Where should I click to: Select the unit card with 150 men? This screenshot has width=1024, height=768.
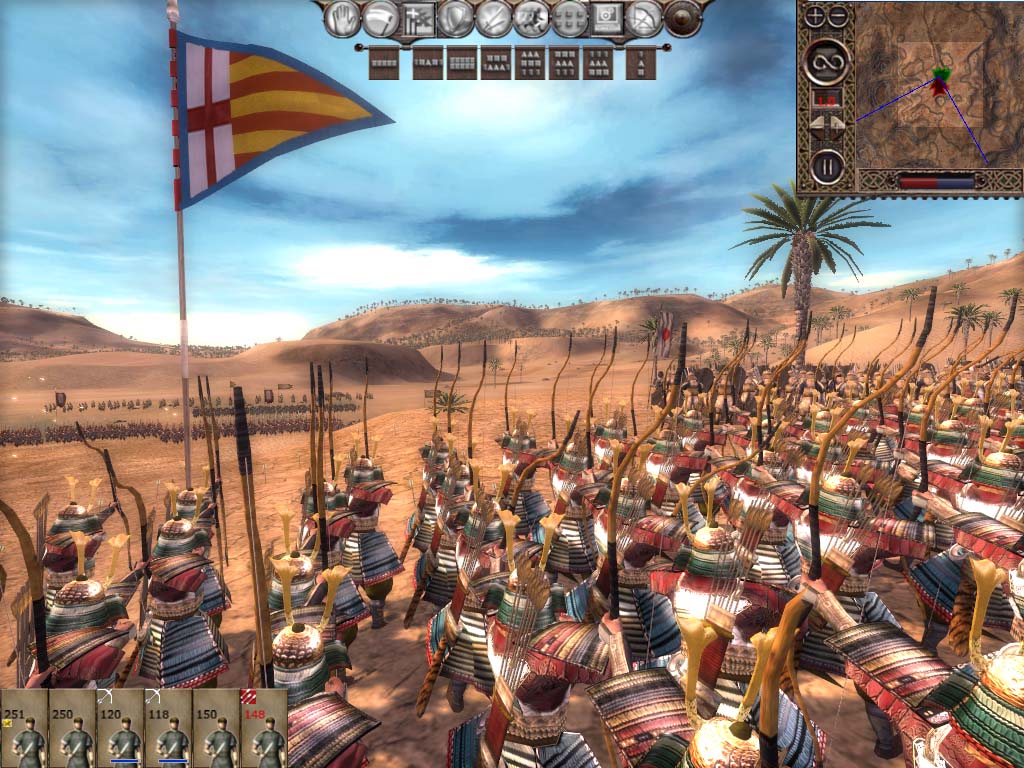[x=216, y=728]
